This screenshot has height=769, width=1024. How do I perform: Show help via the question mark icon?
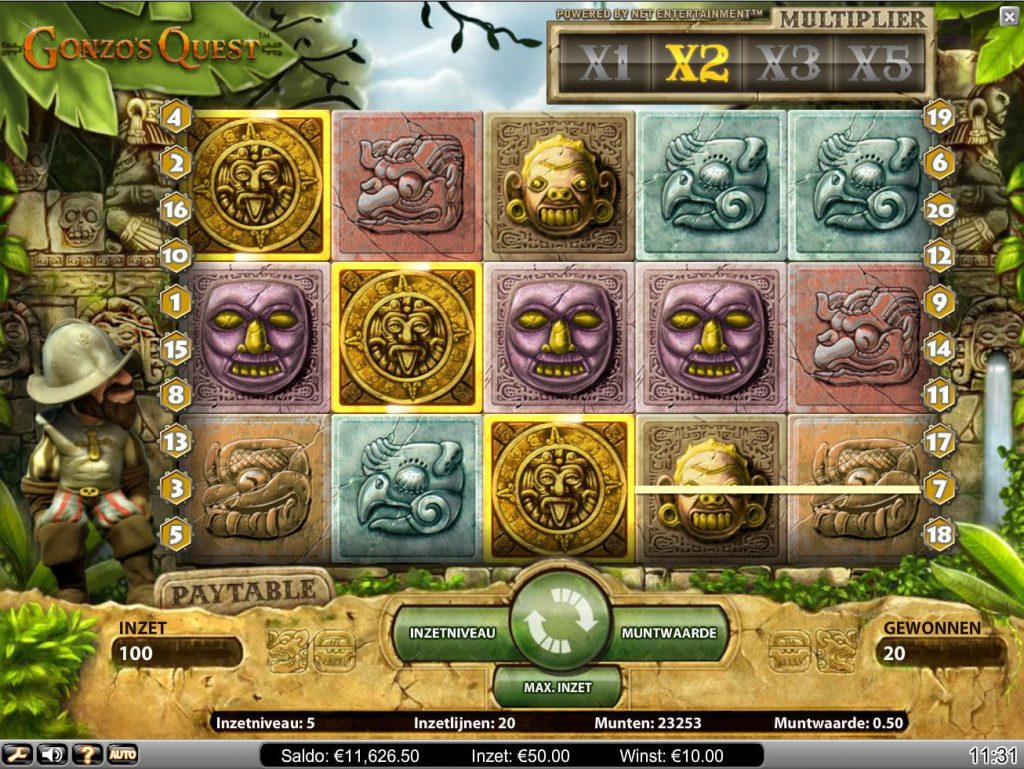[x=86, y=754]
